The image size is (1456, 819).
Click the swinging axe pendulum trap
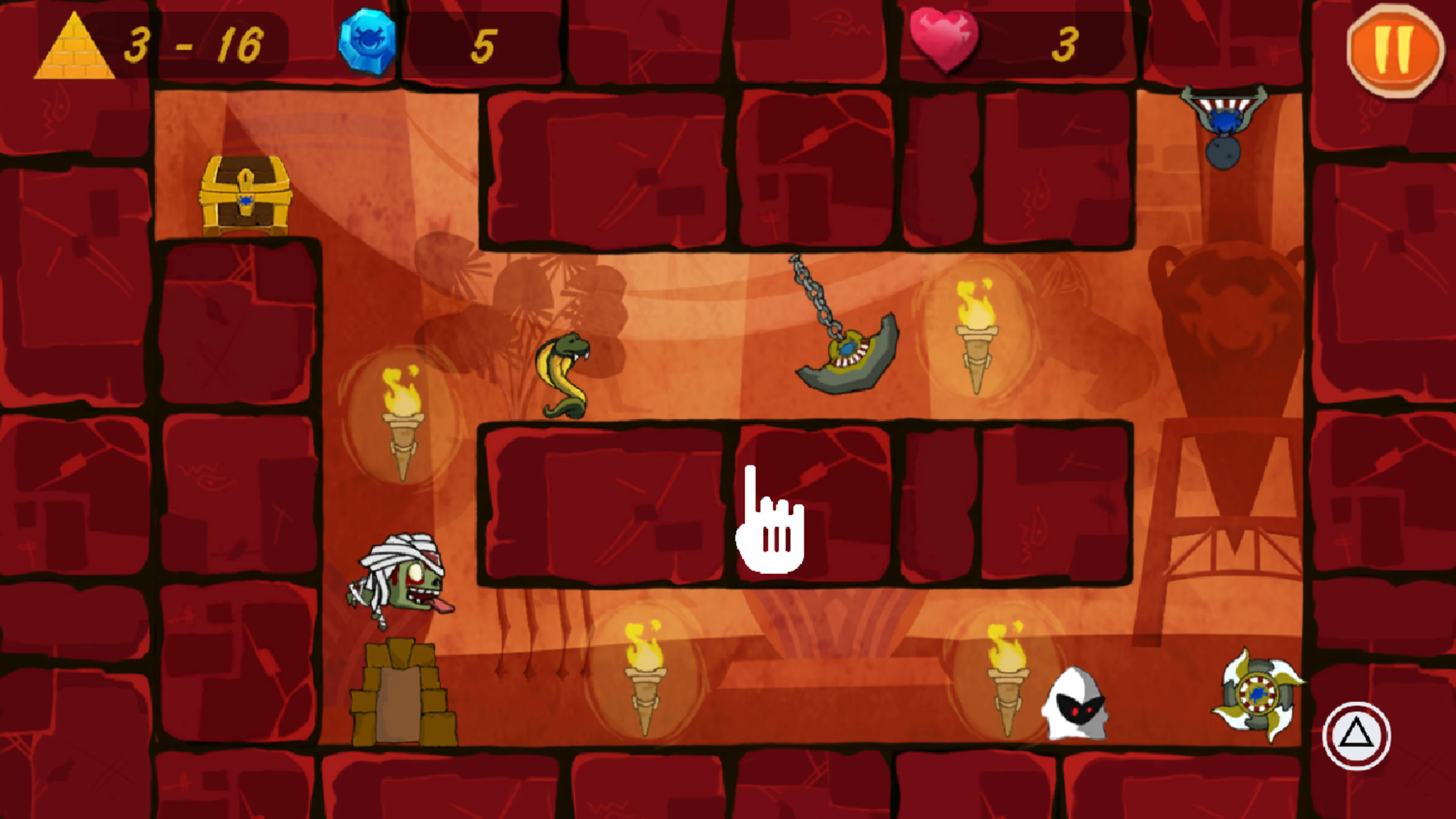(x=848, y=350)
